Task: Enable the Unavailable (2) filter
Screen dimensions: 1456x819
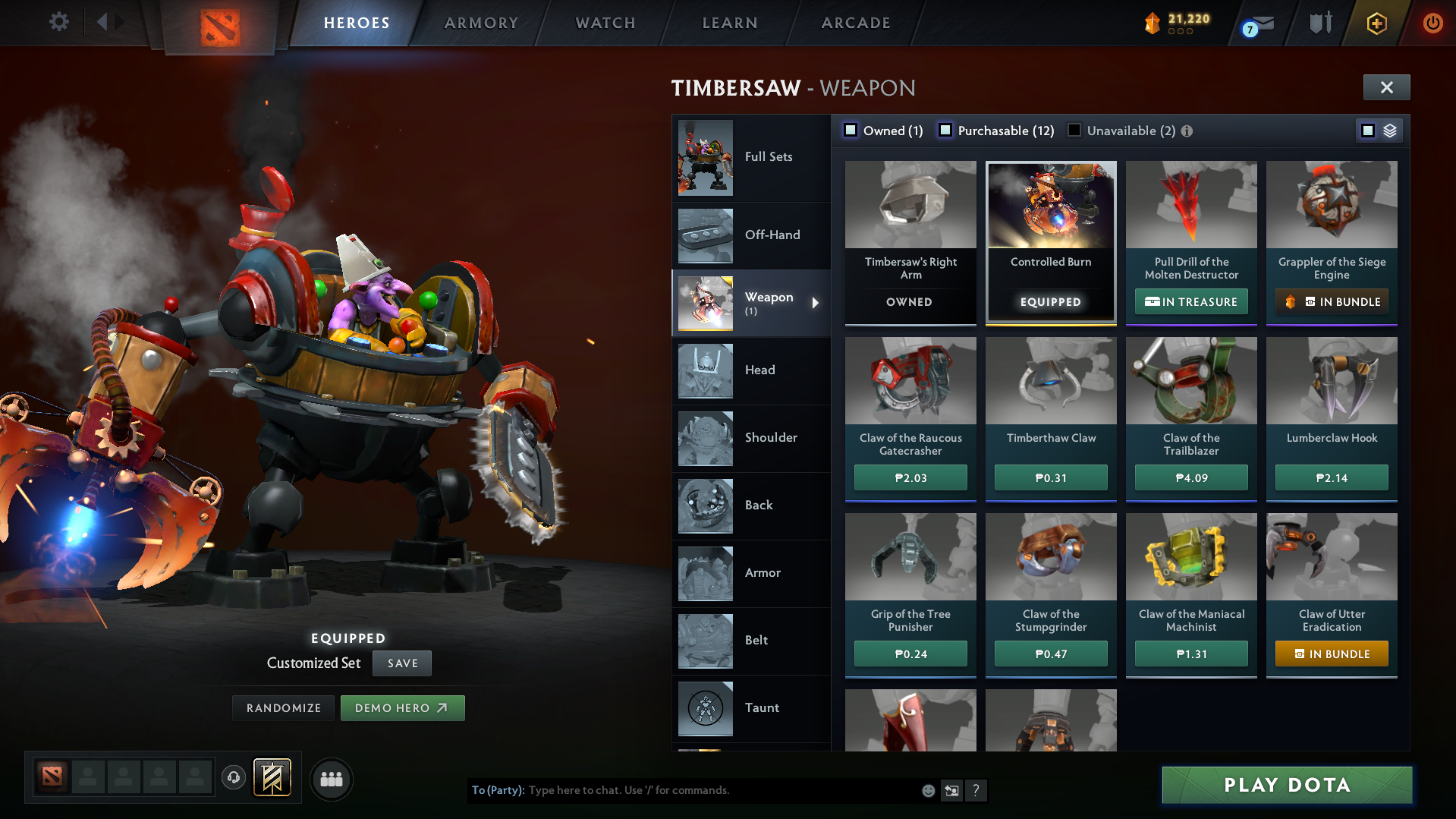Action: [x=1074, y=130]
